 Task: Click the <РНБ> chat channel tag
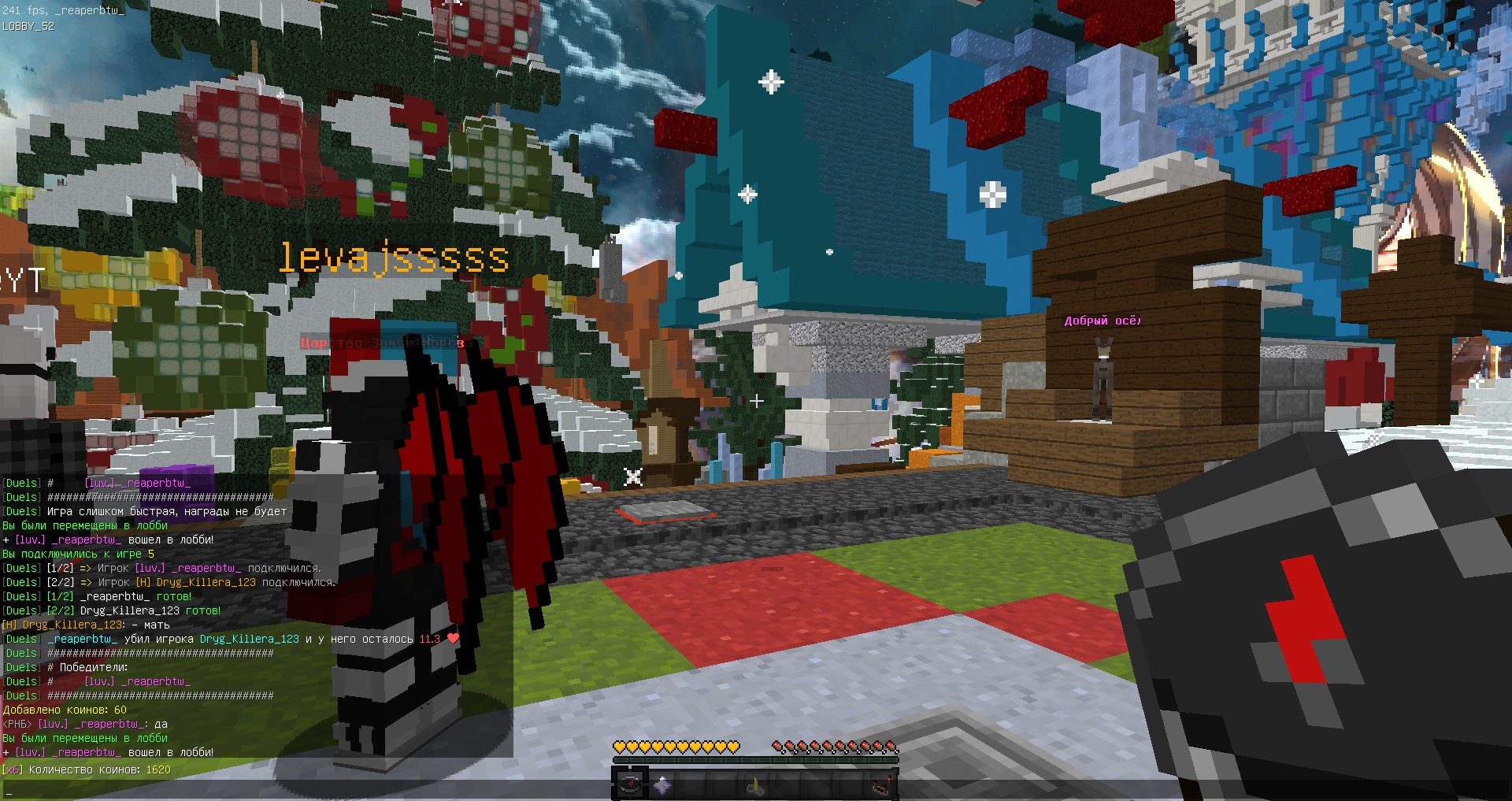[x=16, y=725]
